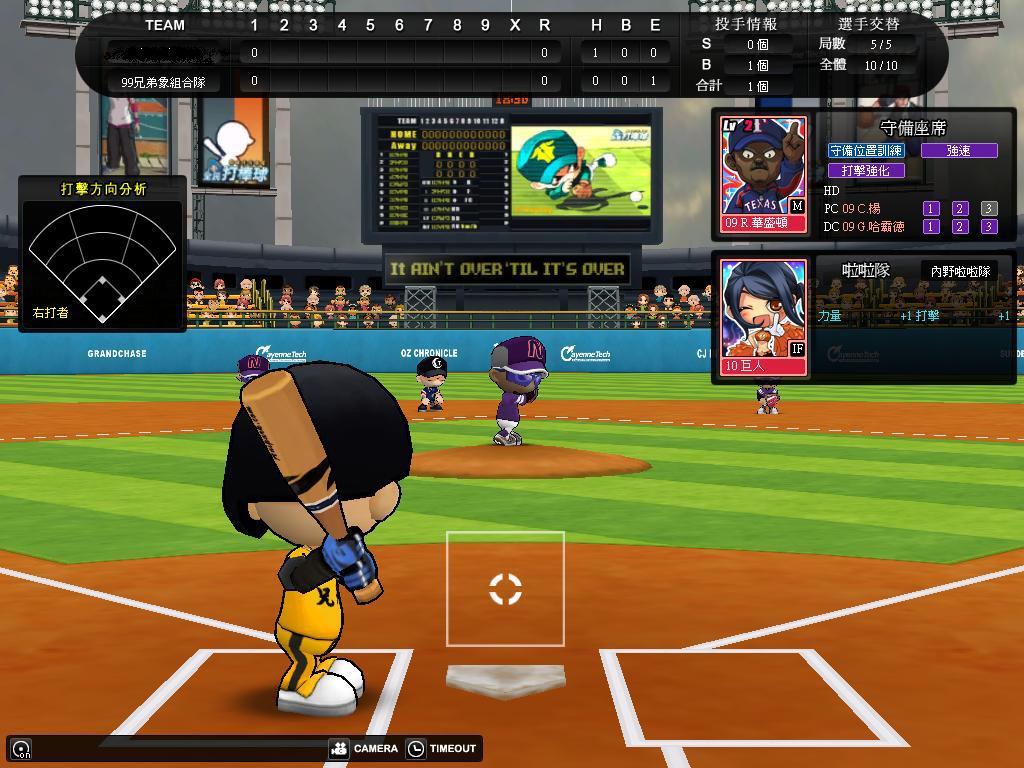Click the 內野啦啦隊 cheer squad label
This screenshot has height=768, width=1024.
pyautogui.click(x=960, y=271)
